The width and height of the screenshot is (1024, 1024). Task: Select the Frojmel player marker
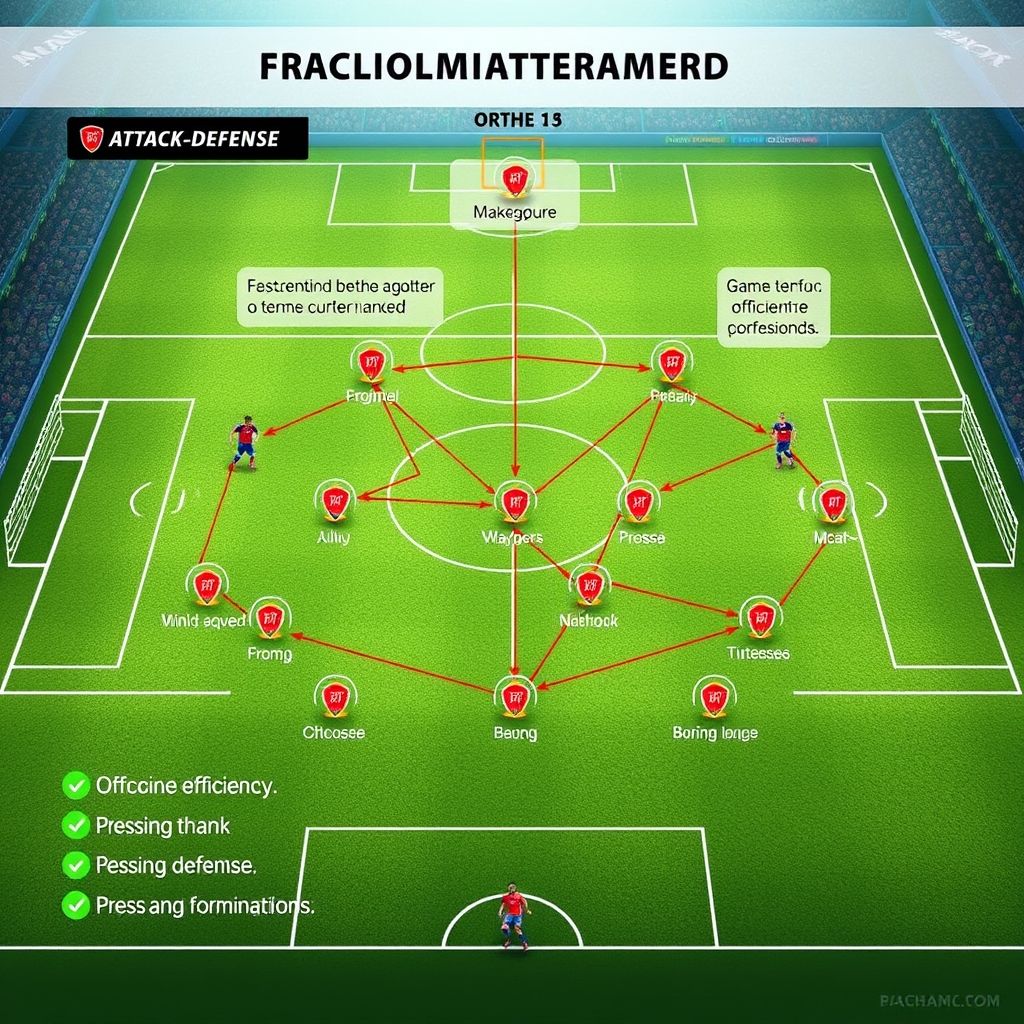tap(371, 363)
